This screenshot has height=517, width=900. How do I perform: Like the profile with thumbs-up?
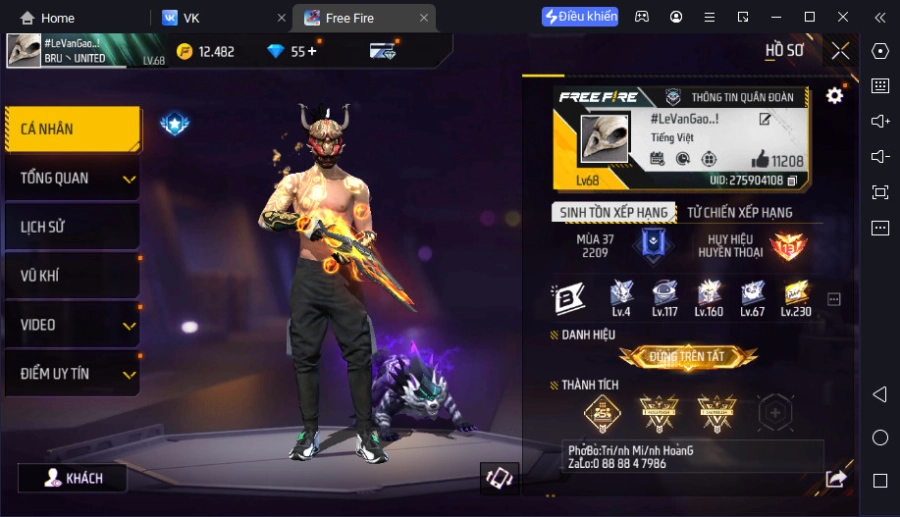[760, 160]
